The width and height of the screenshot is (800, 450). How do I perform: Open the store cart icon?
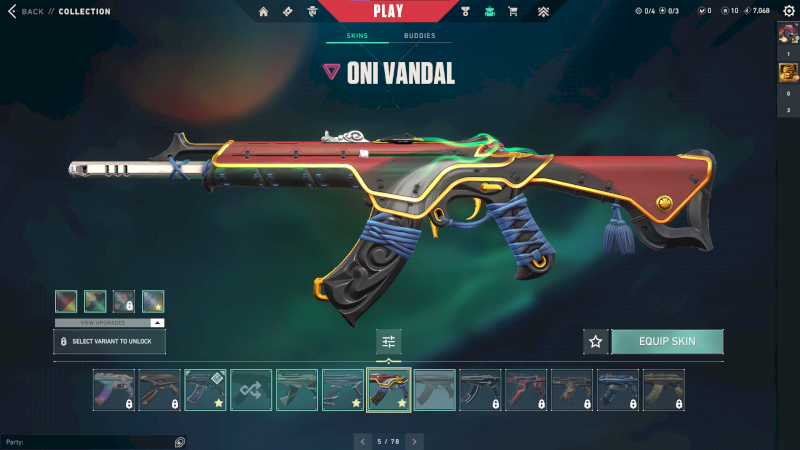click(x=513, y=12)
